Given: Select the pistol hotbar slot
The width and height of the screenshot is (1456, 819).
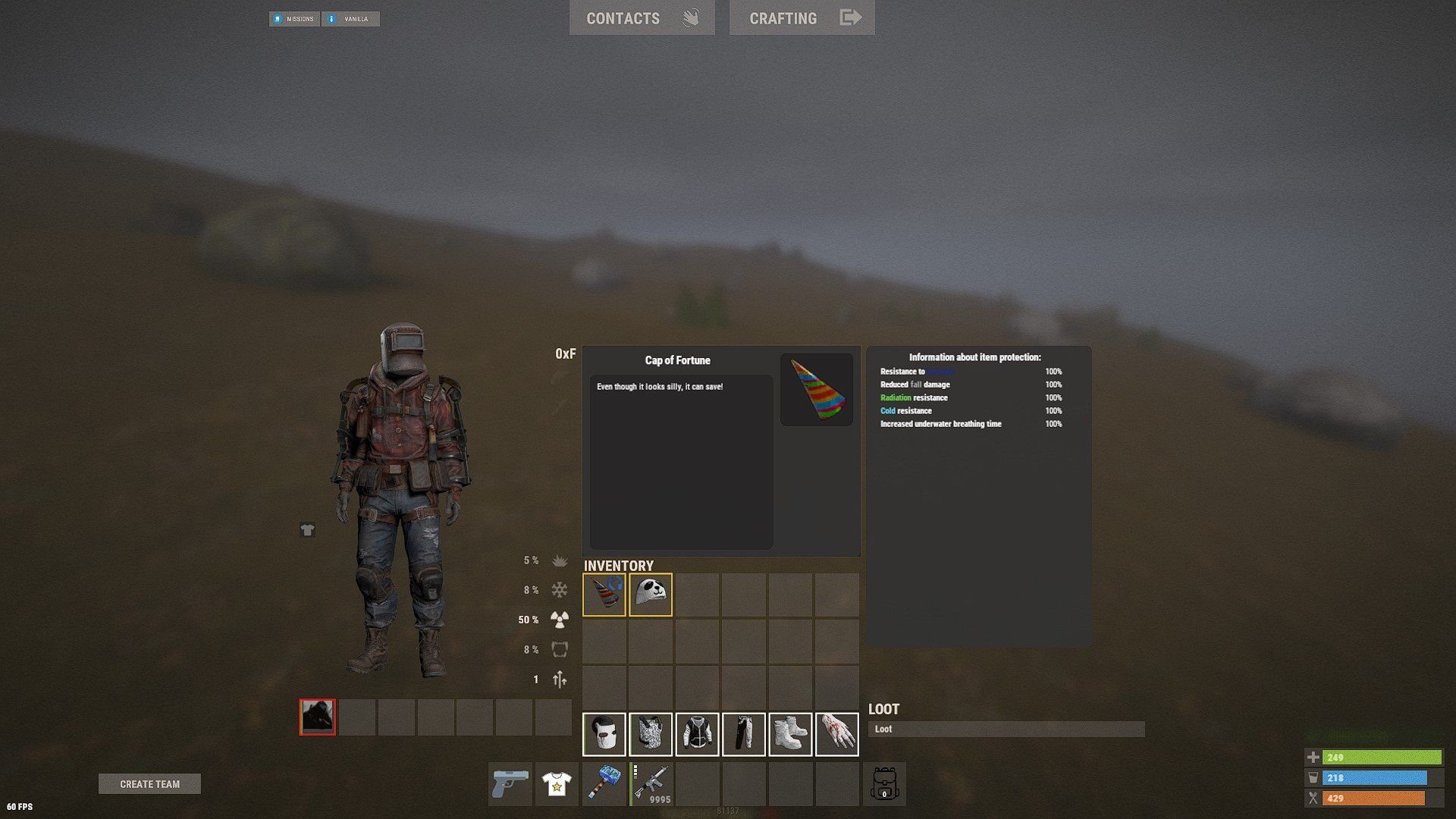Looking at the screenshot, I should pos(510,784).
